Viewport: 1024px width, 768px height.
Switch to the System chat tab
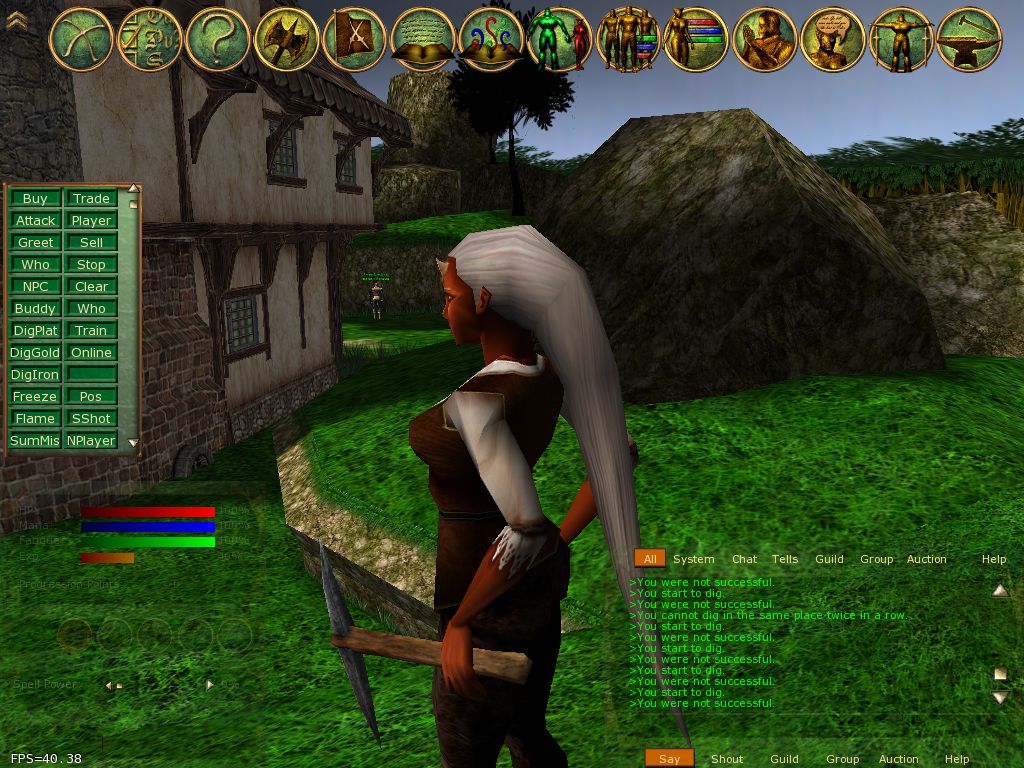click(693, 559)
